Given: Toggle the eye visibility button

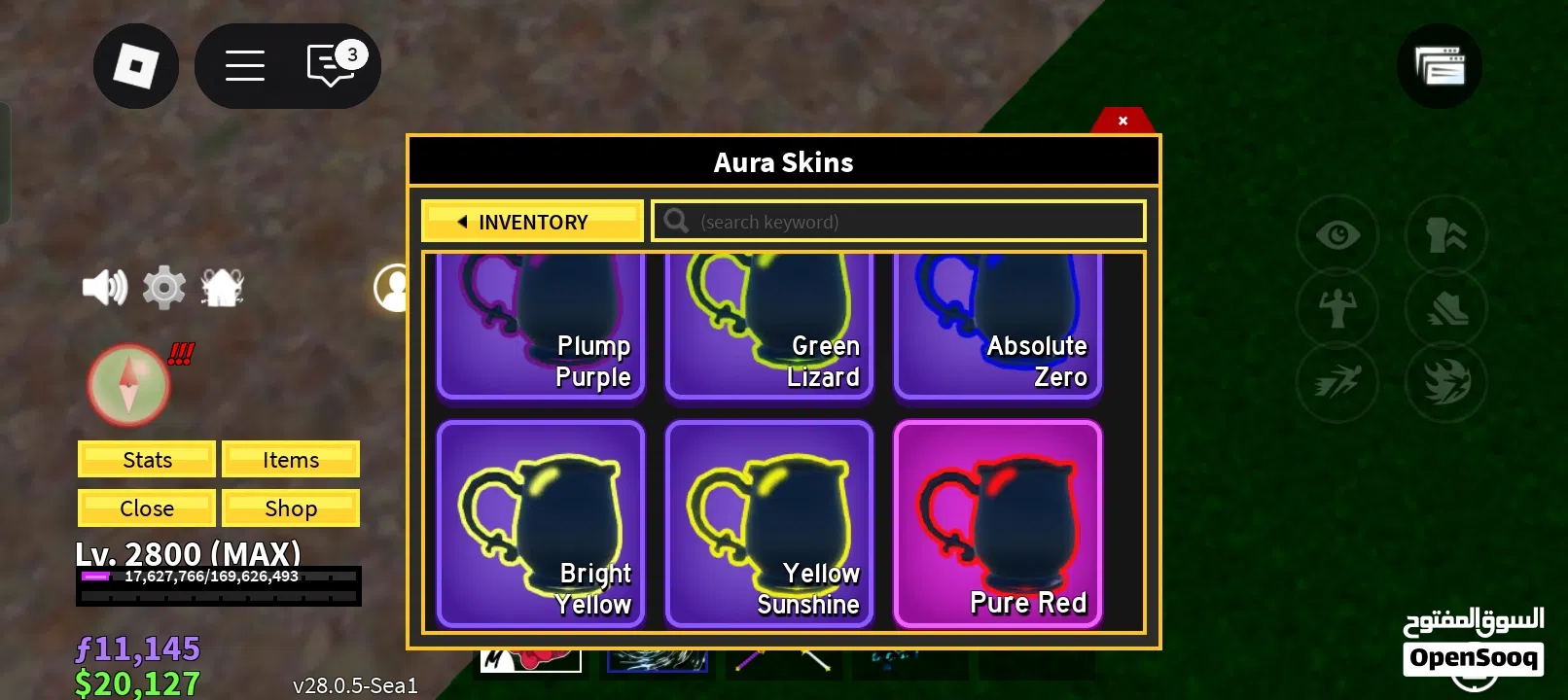Looking at the screenshot, I should (x=1337, y=235).
